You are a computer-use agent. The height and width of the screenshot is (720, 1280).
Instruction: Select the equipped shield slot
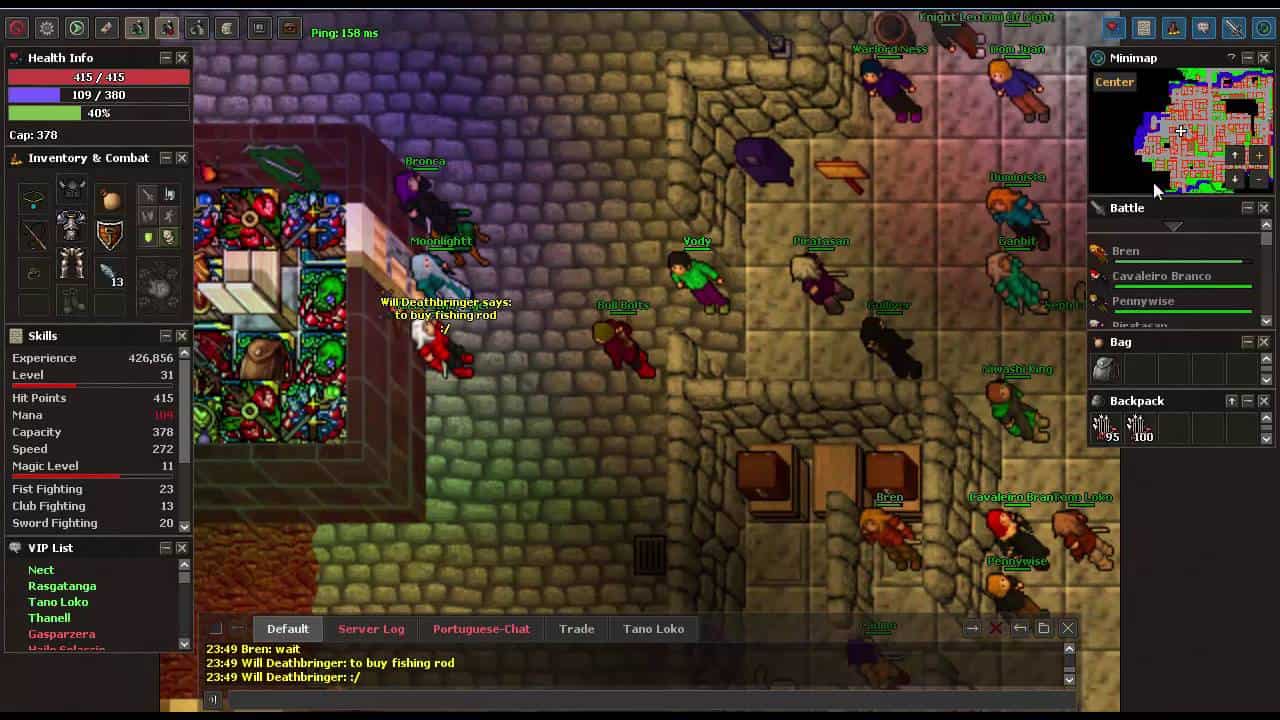(x=109, y=233)
